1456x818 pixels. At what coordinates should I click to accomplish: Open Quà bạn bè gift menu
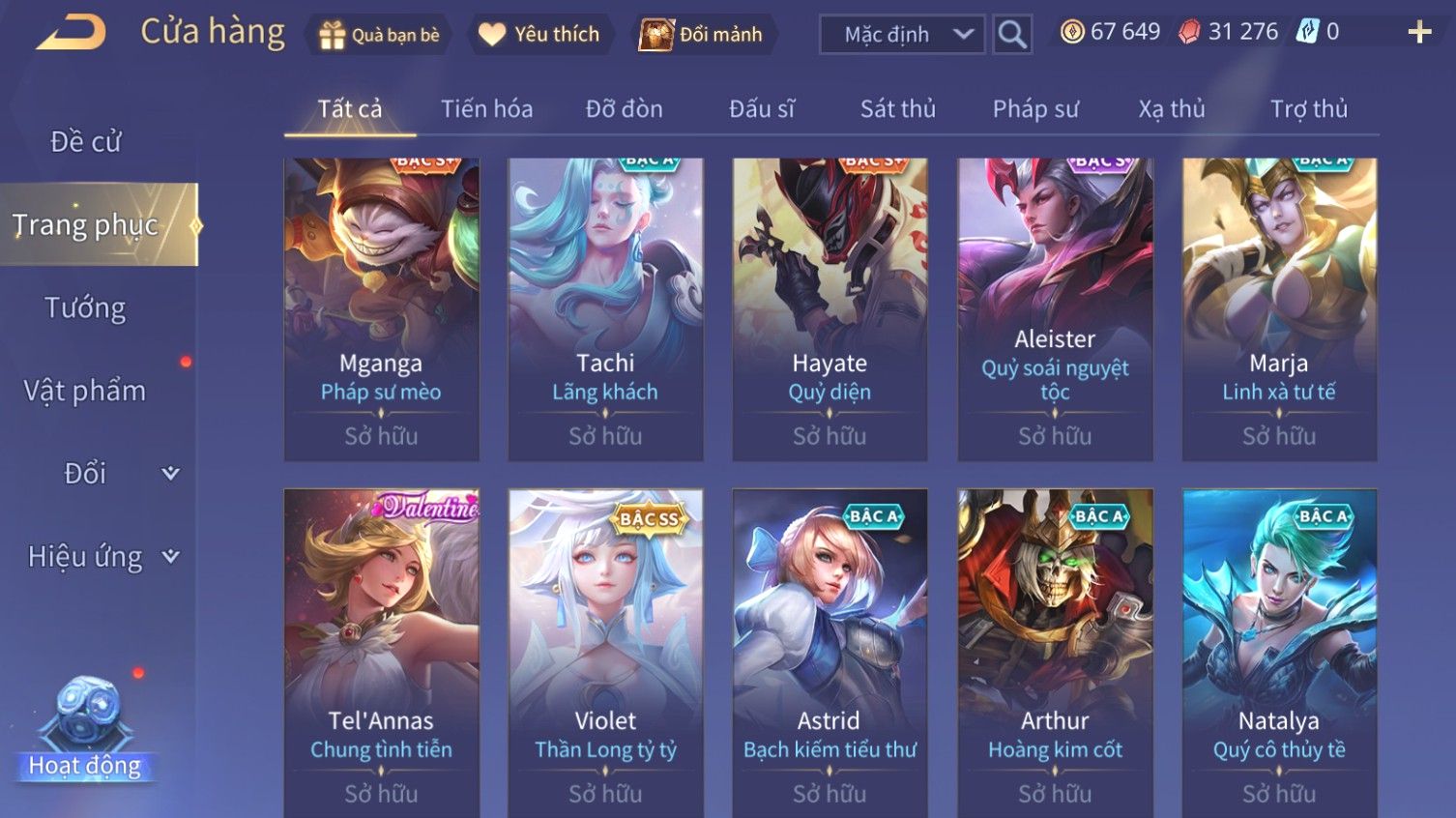380,35
